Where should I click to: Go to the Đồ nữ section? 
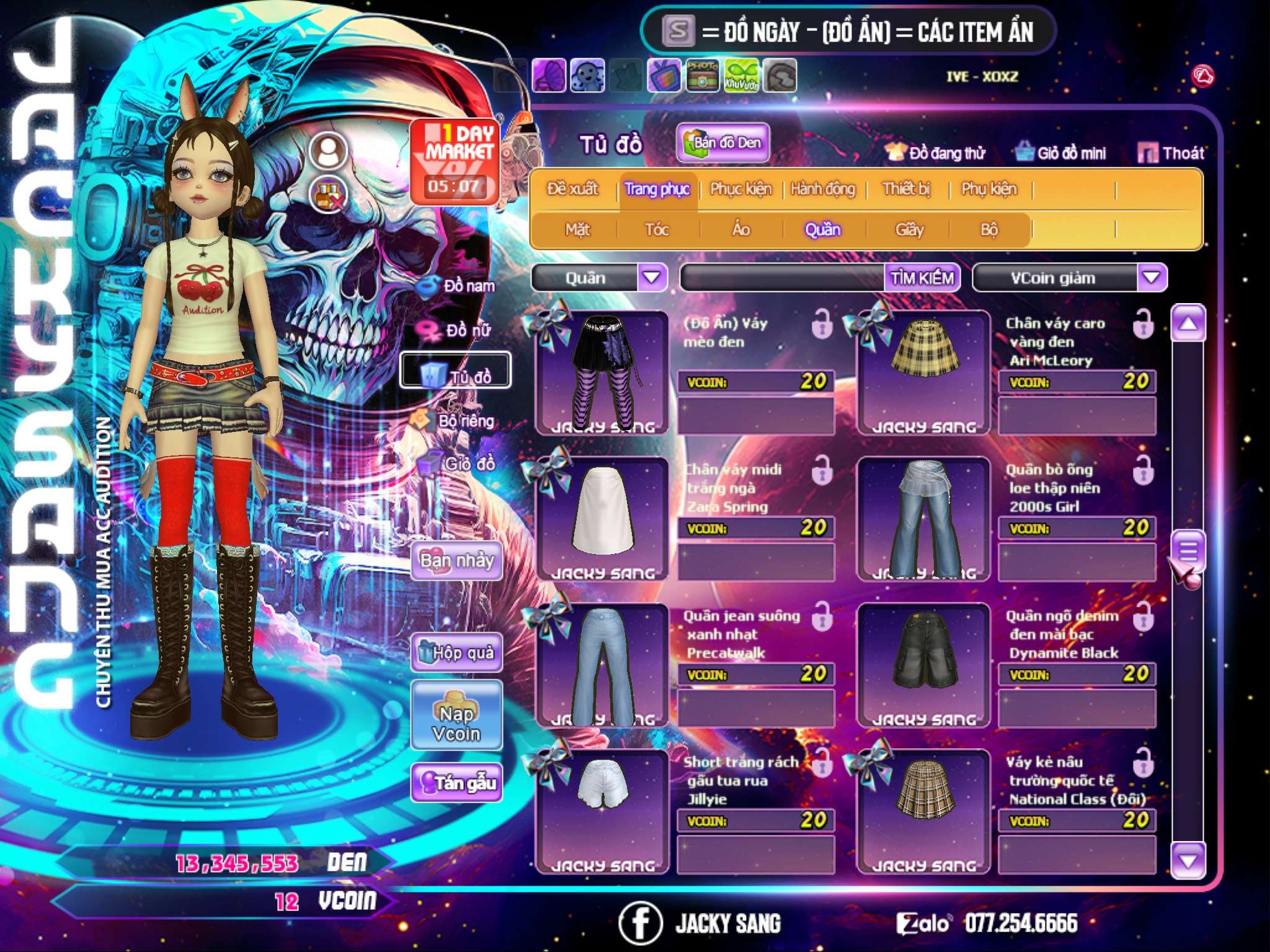click(459, 330)
